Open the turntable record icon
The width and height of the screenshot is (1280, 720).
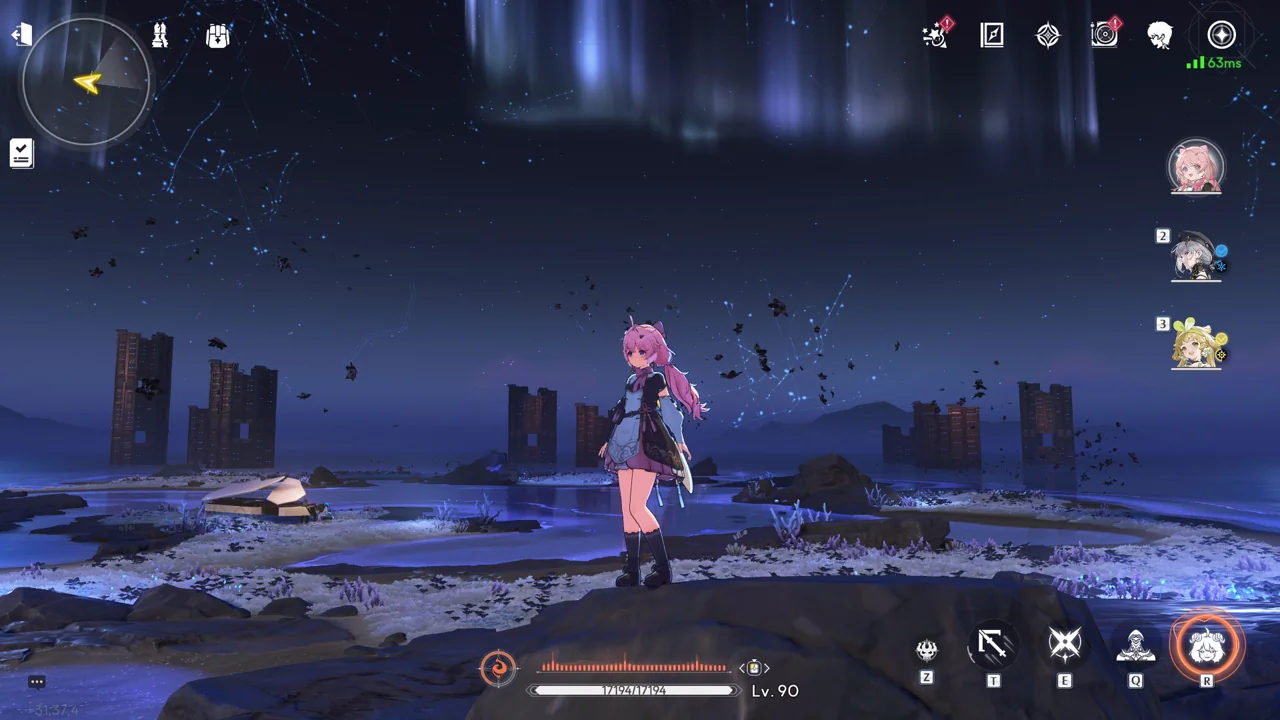click(1104, 36)
